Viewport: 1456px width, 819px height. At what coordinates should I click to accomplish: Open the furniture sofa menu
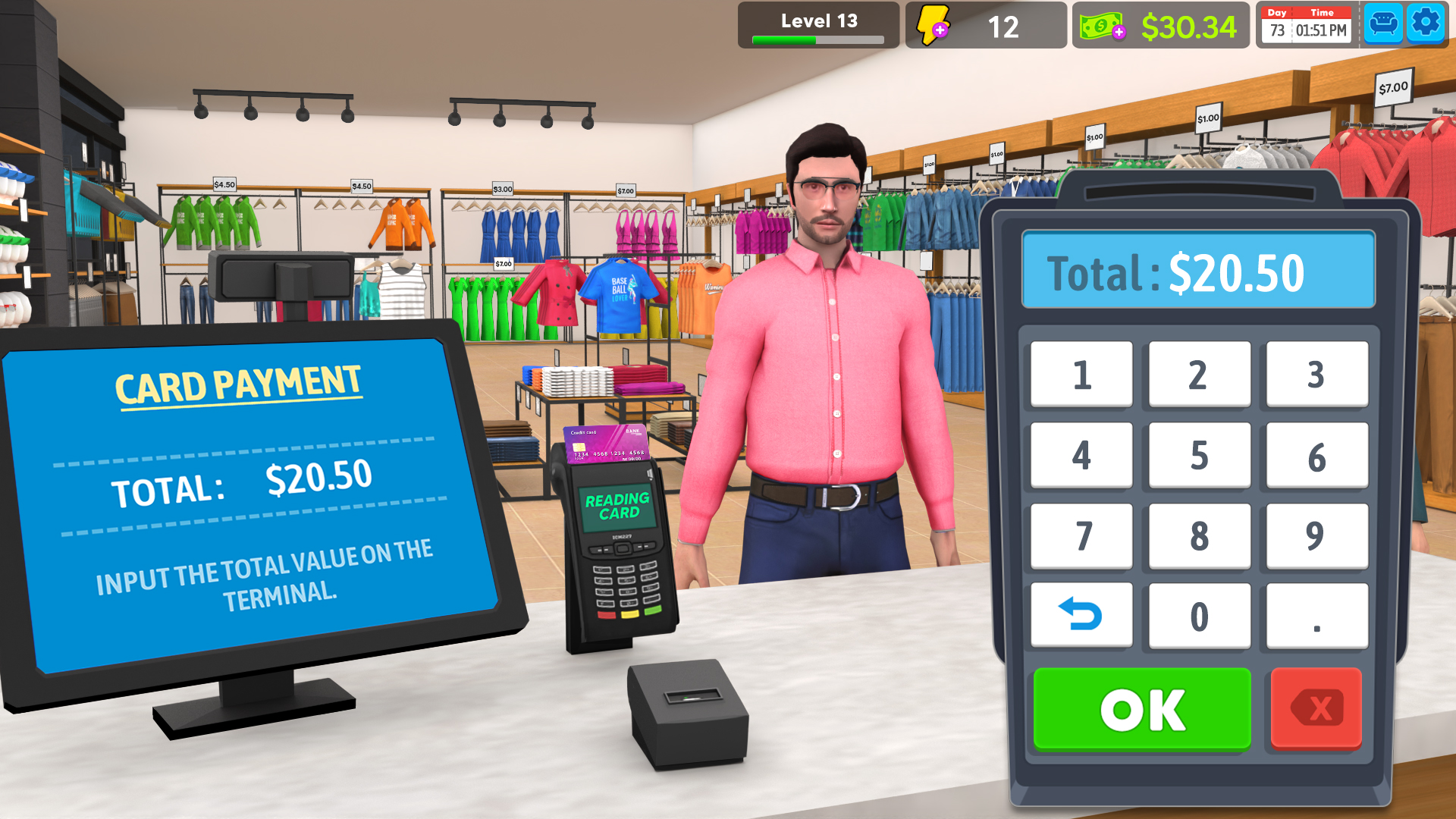[x=1383, y=23]
